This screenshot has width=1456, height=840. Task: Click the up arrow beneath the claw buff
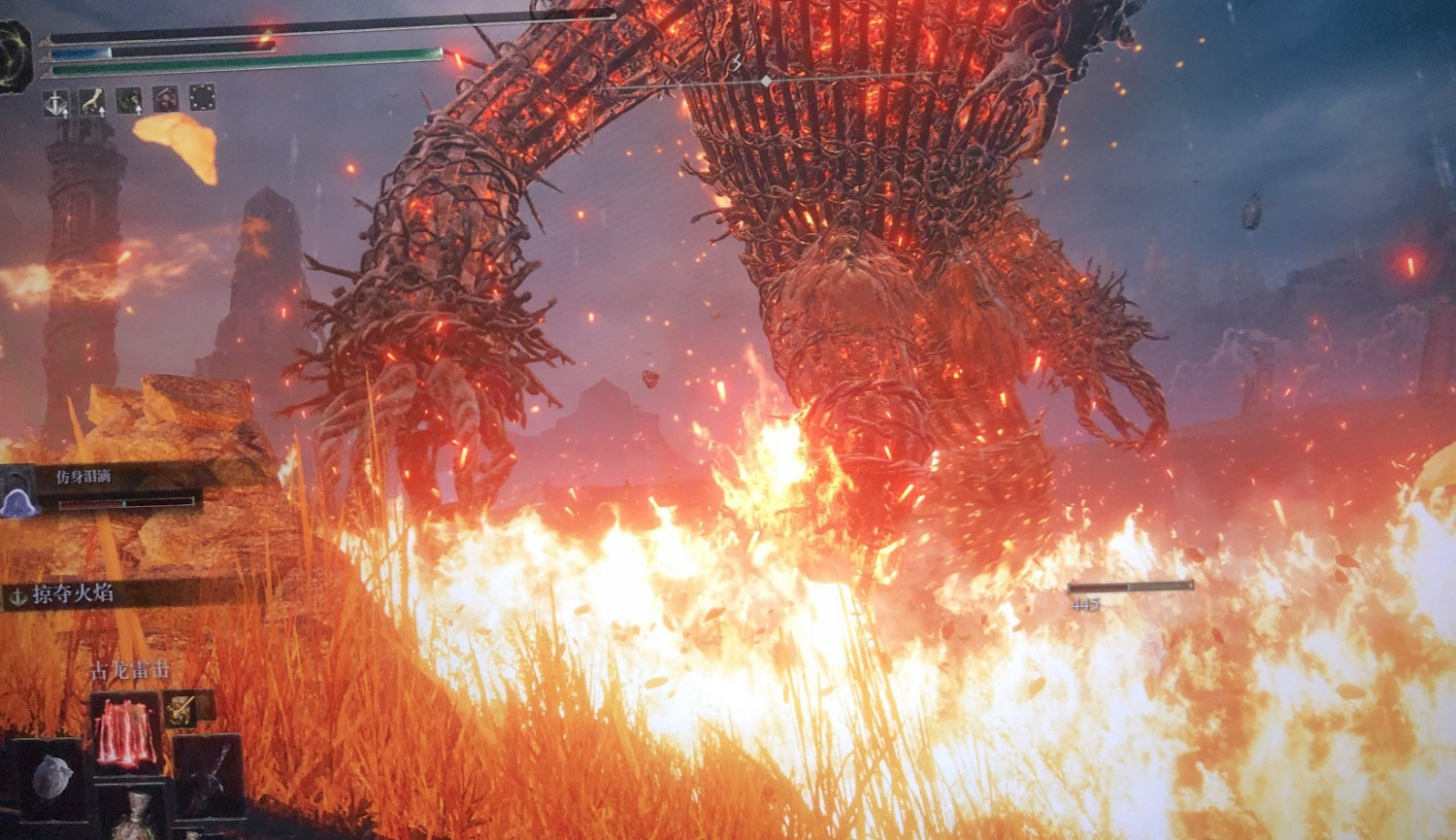click(x=103, y=111)
